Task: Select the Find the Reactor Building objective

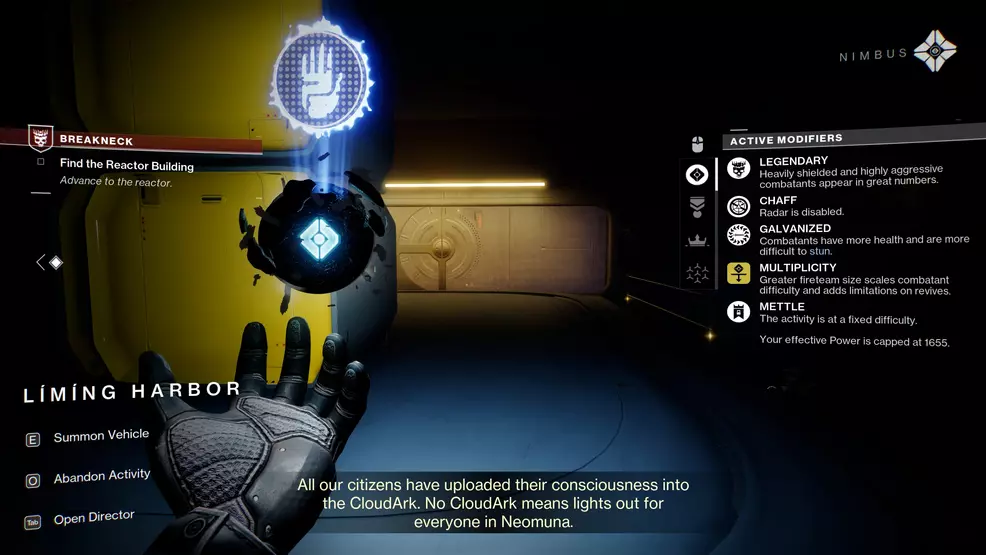Action: [x=126, y=166]
